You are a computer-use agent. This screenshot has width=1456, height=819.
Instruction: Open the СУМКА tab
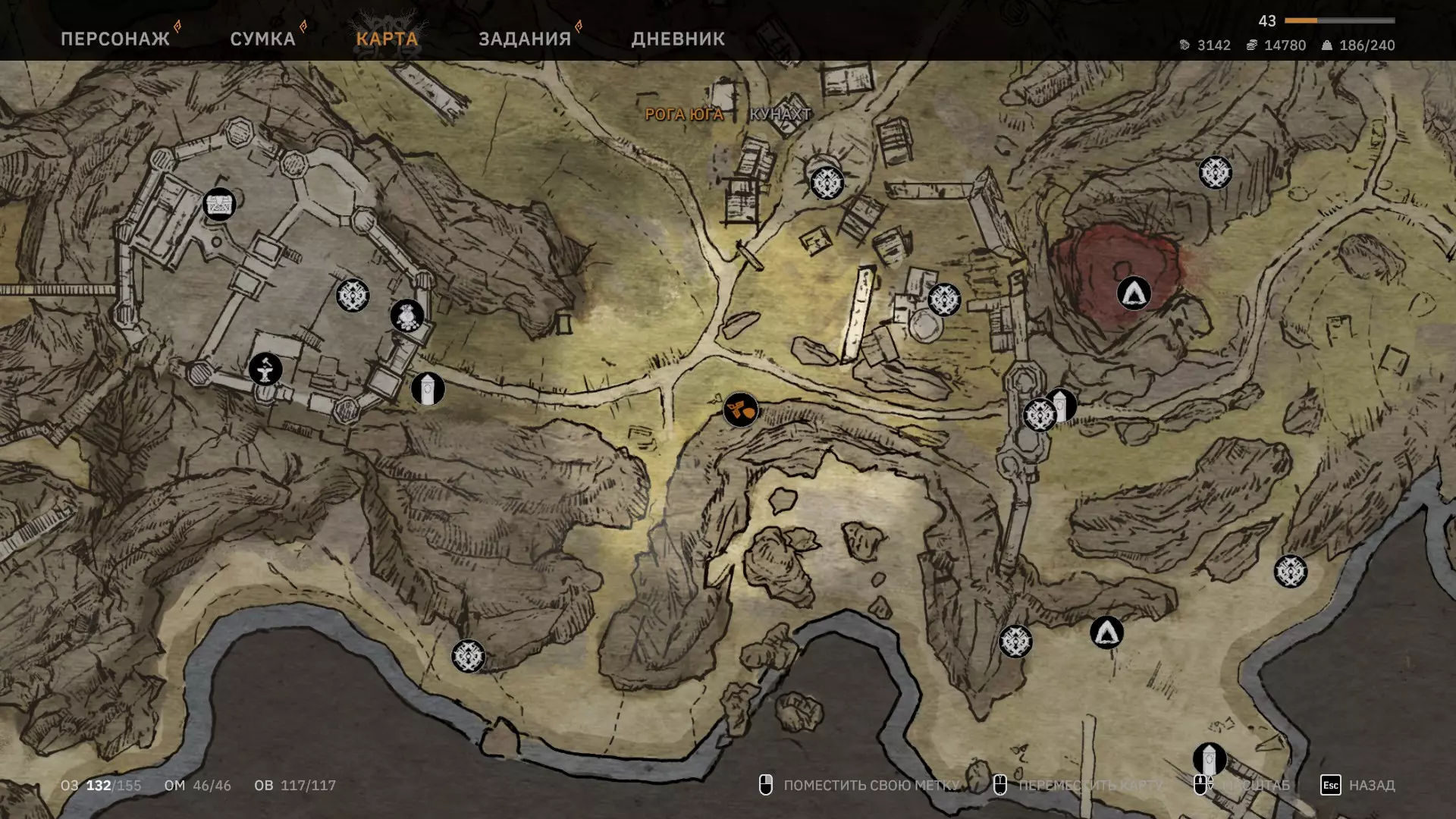point(262,39)
